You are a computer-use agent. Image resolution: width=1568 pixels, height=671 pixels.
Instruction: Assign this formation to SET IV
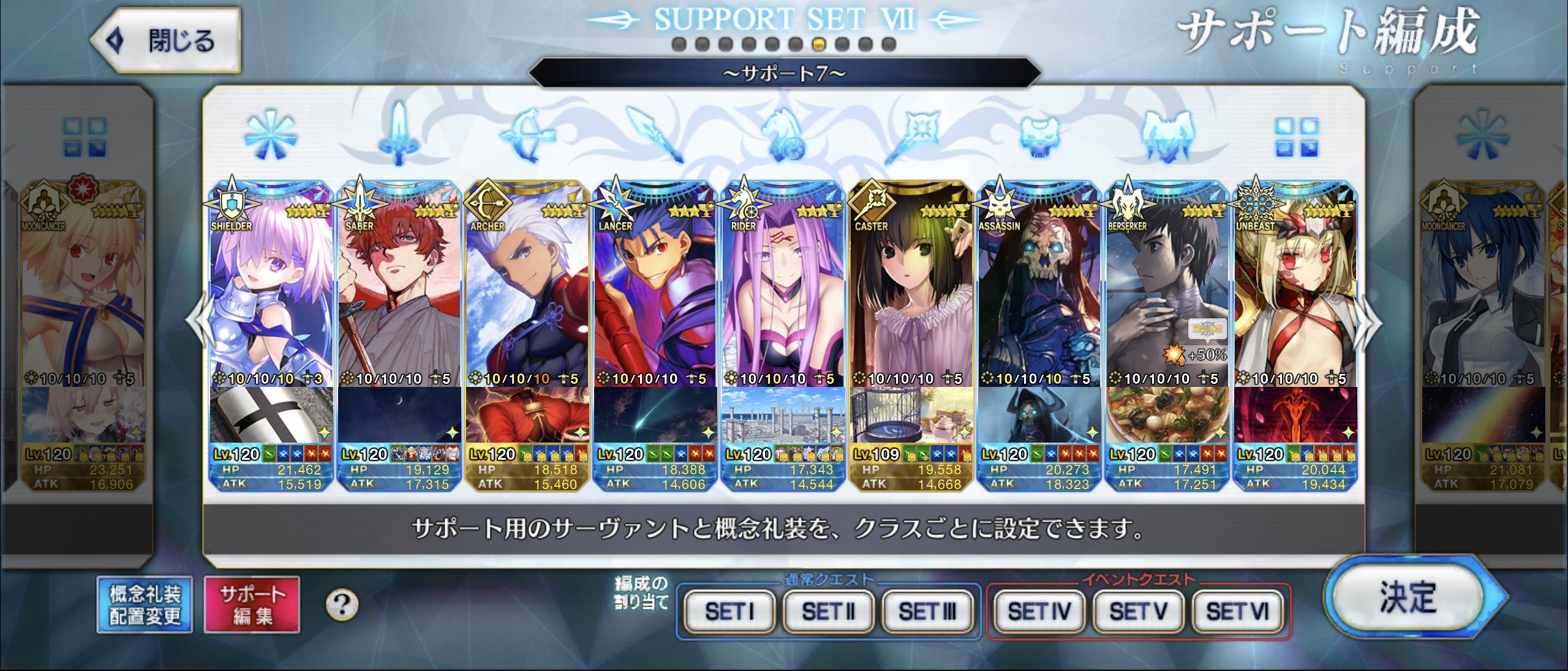click(1039, 611)
